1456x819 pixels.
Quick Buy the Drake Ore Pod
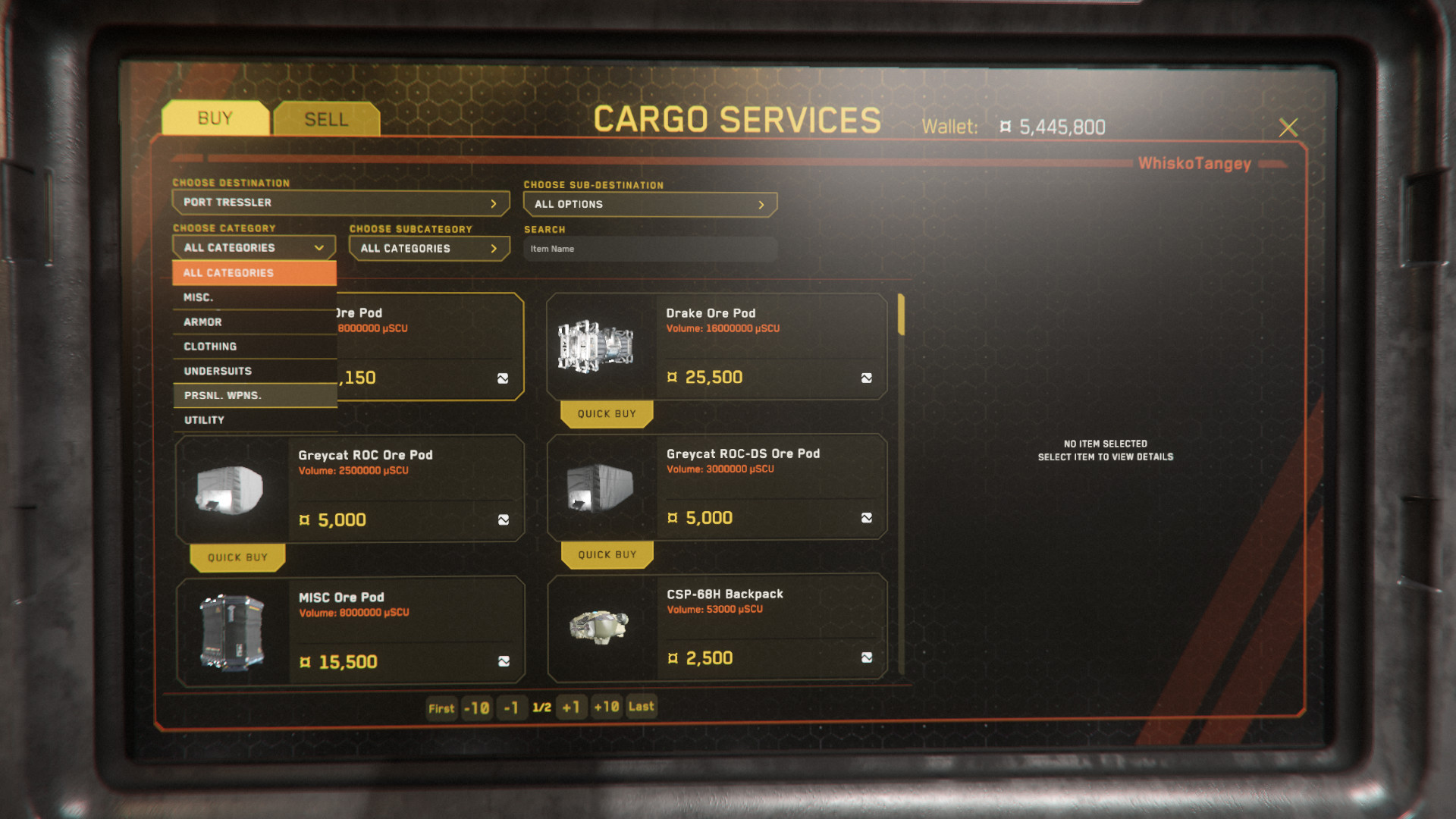606,413
